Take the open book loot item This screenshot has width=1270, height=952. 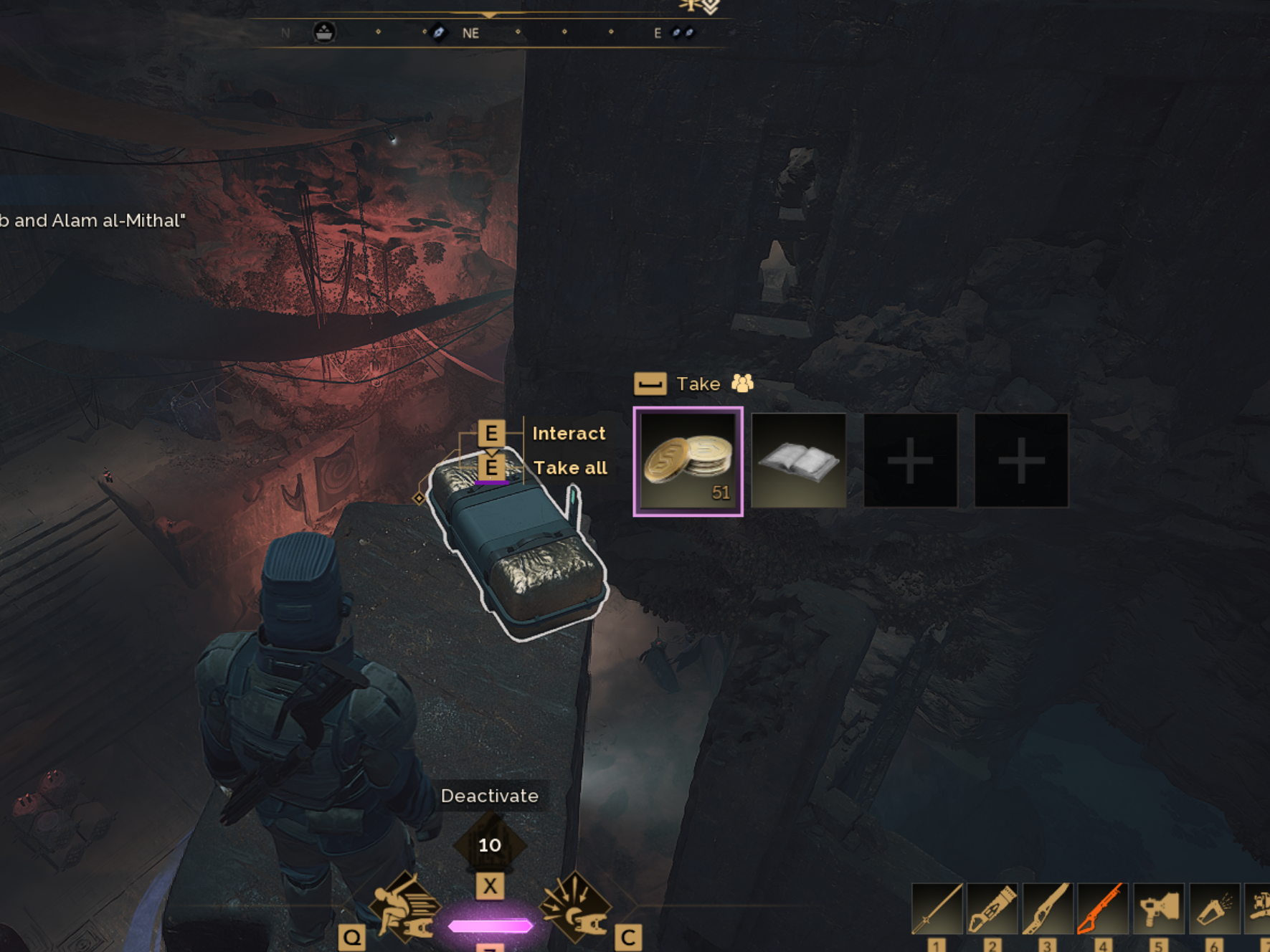(x=798, y=461)
